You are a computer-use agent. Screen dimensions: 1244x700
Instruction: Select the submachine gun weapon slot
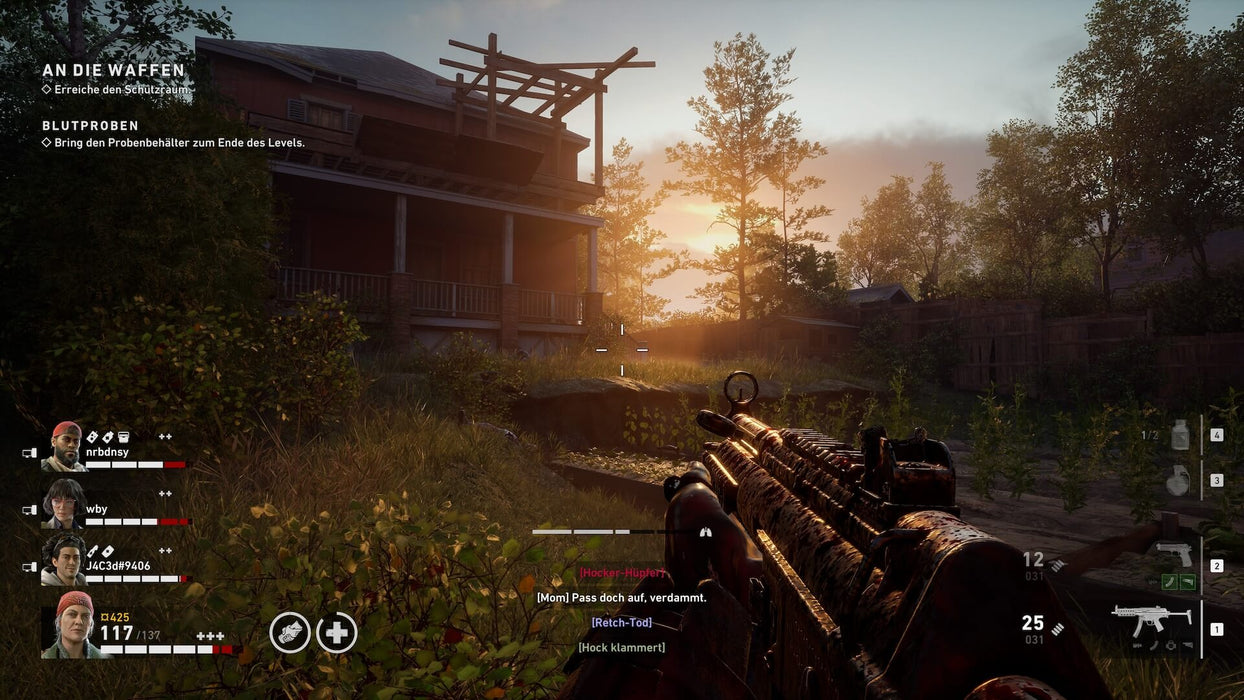pyautogui.click(x=1151, y=621)
